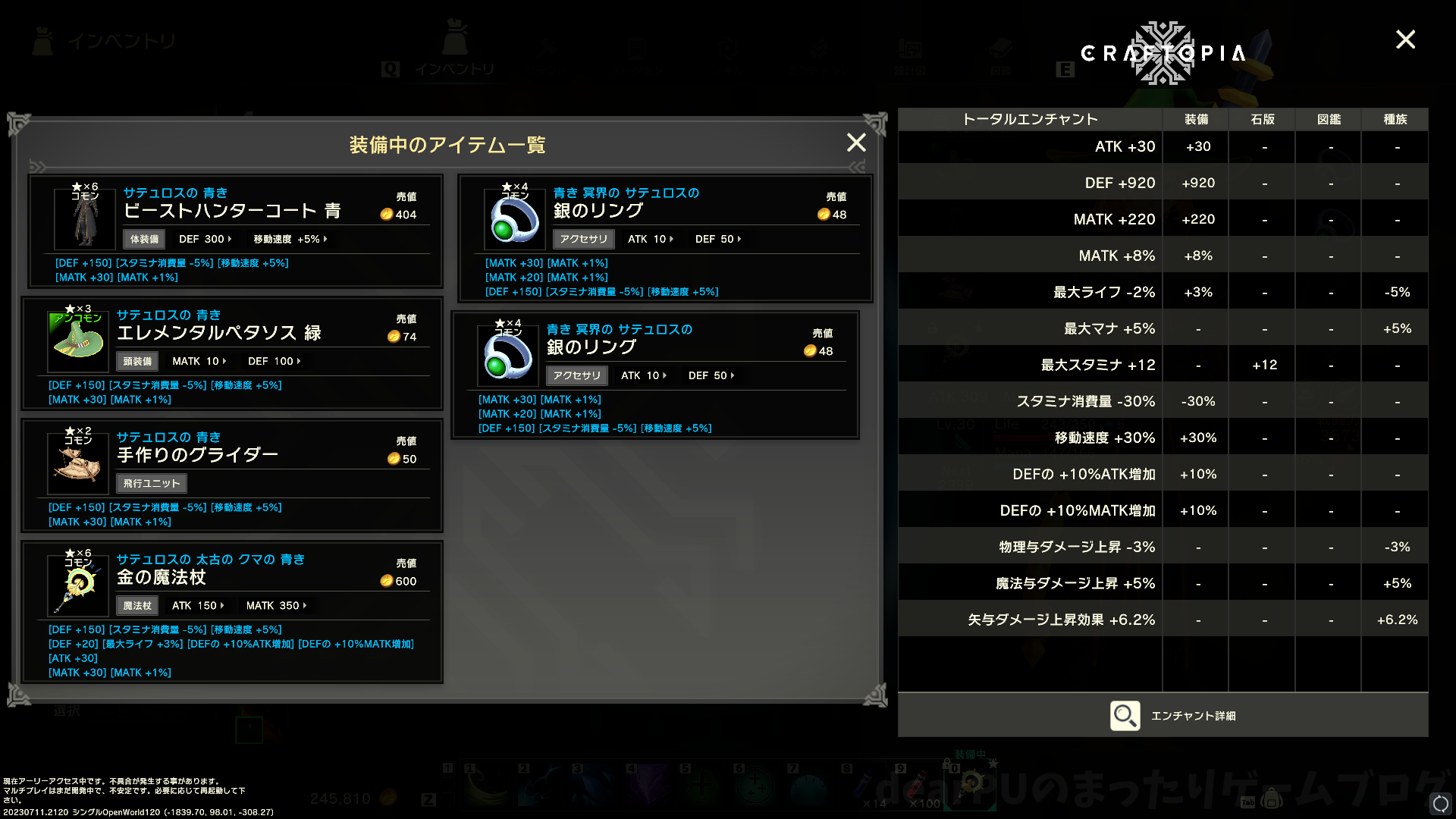The image size is (1456, 819).
Task: Select the エレメンタルペタソス 緑 hat entry
Action: point(232,353)
